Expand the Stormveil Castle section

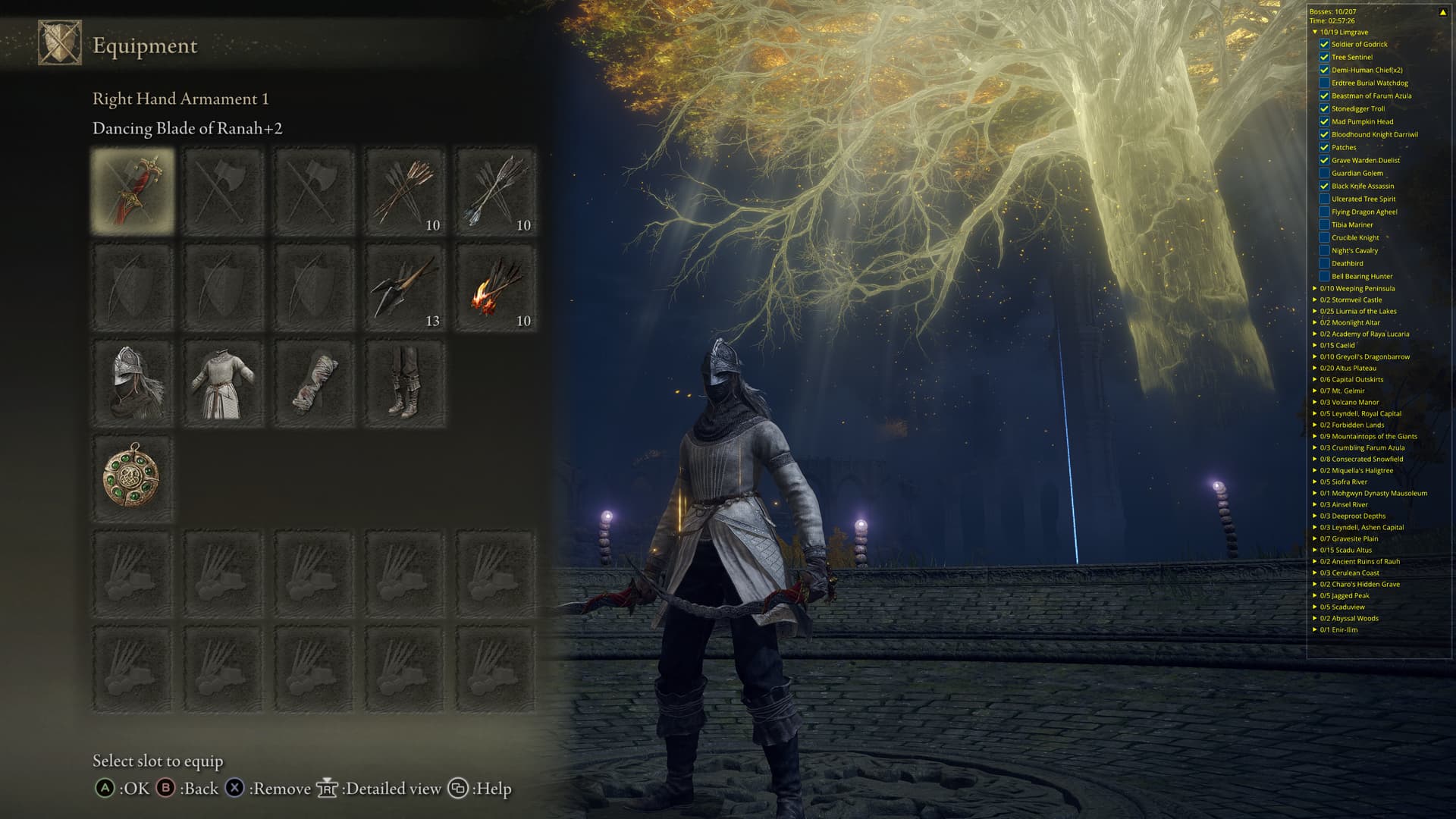click(x=1315, y=300)
